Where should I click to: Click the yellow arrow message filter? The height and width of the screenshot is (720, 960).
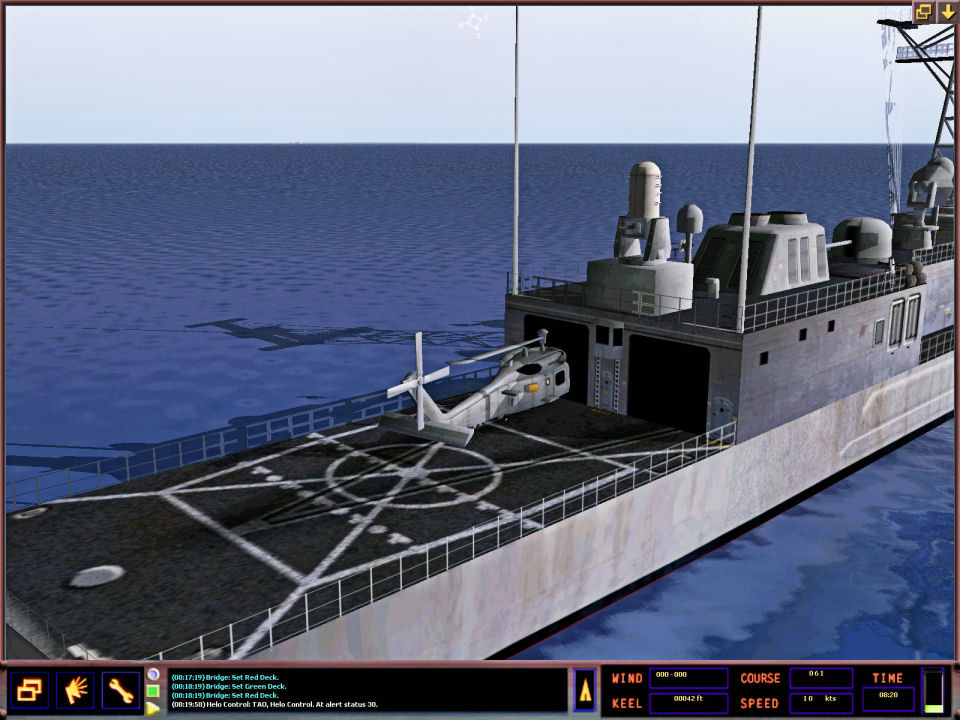point(153,707)
